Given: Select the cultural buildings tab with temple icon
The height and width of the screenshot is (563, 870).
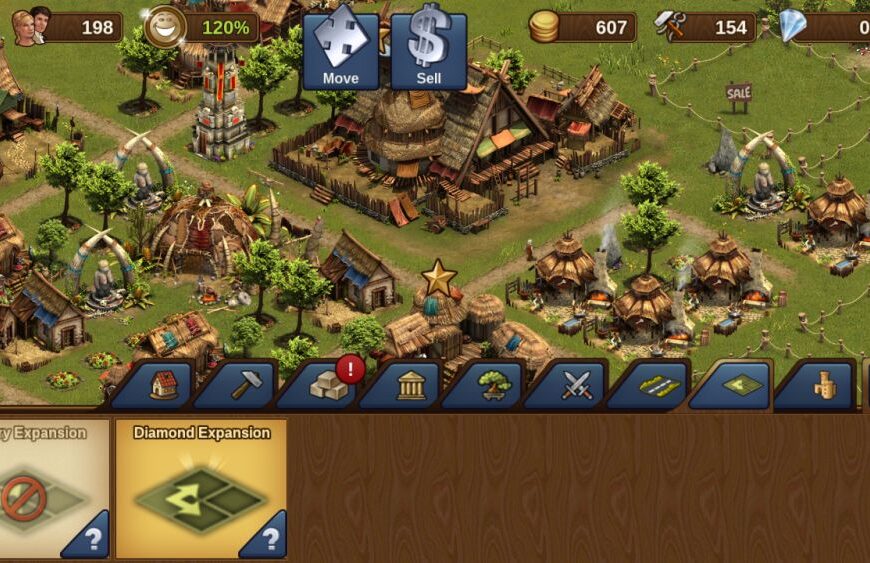Looking at the screenshot, I should point(412,386).
